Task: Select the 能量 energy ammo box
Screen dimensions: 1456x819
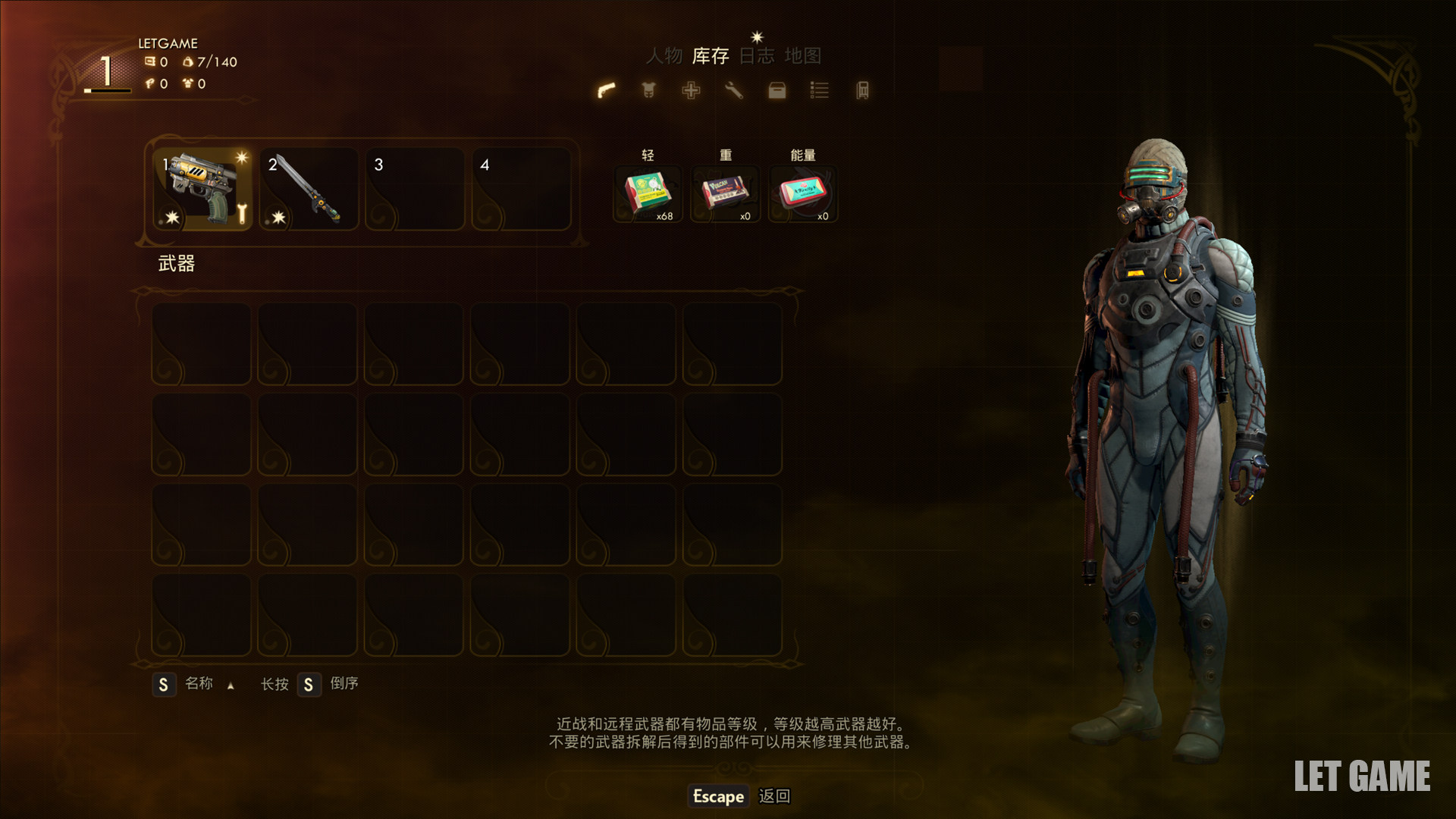Action: pyautogui.click(x=802, y=193)
